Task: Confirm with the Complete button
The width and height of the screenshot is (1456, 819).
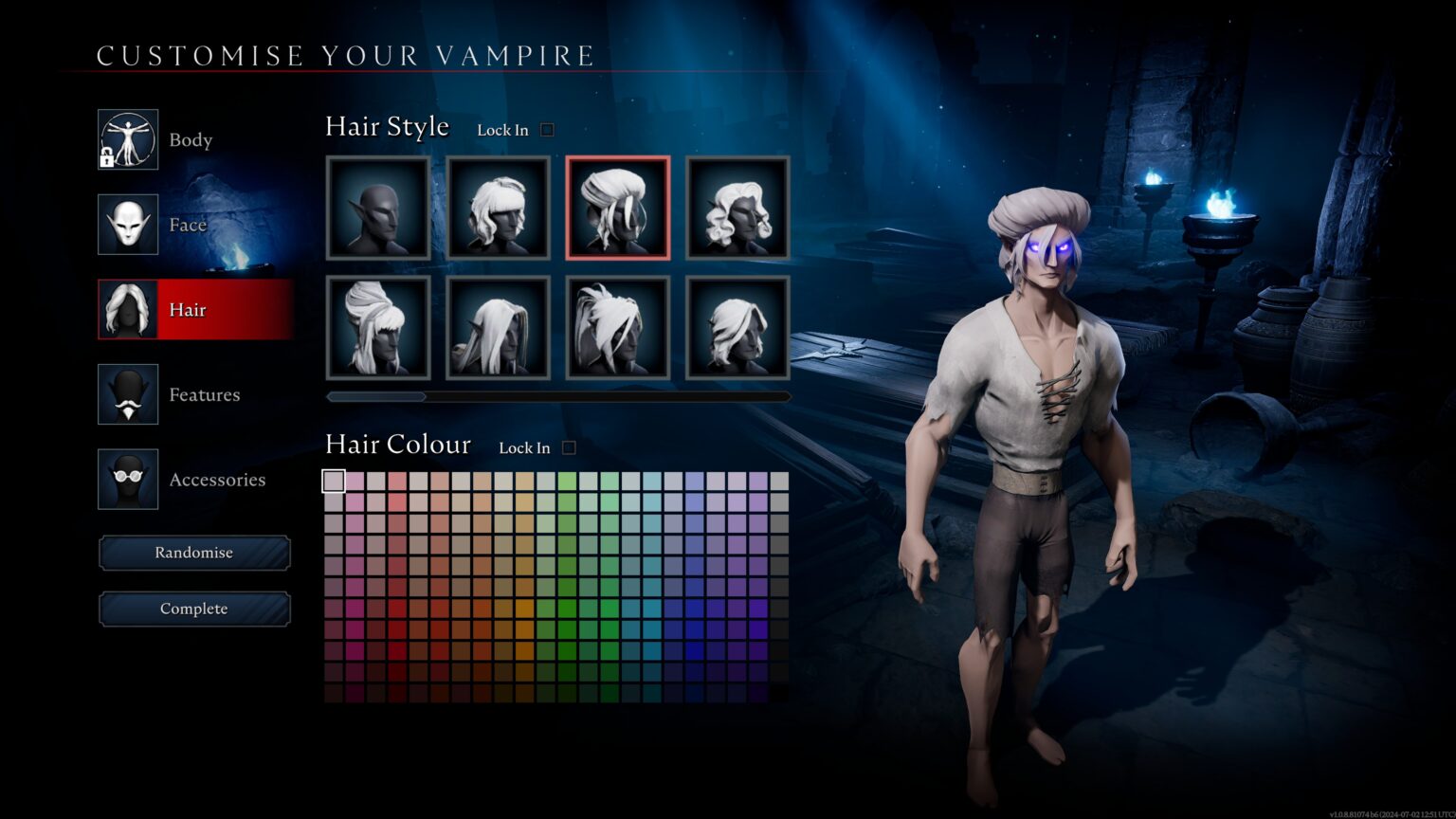Action: tap(194, 609)
